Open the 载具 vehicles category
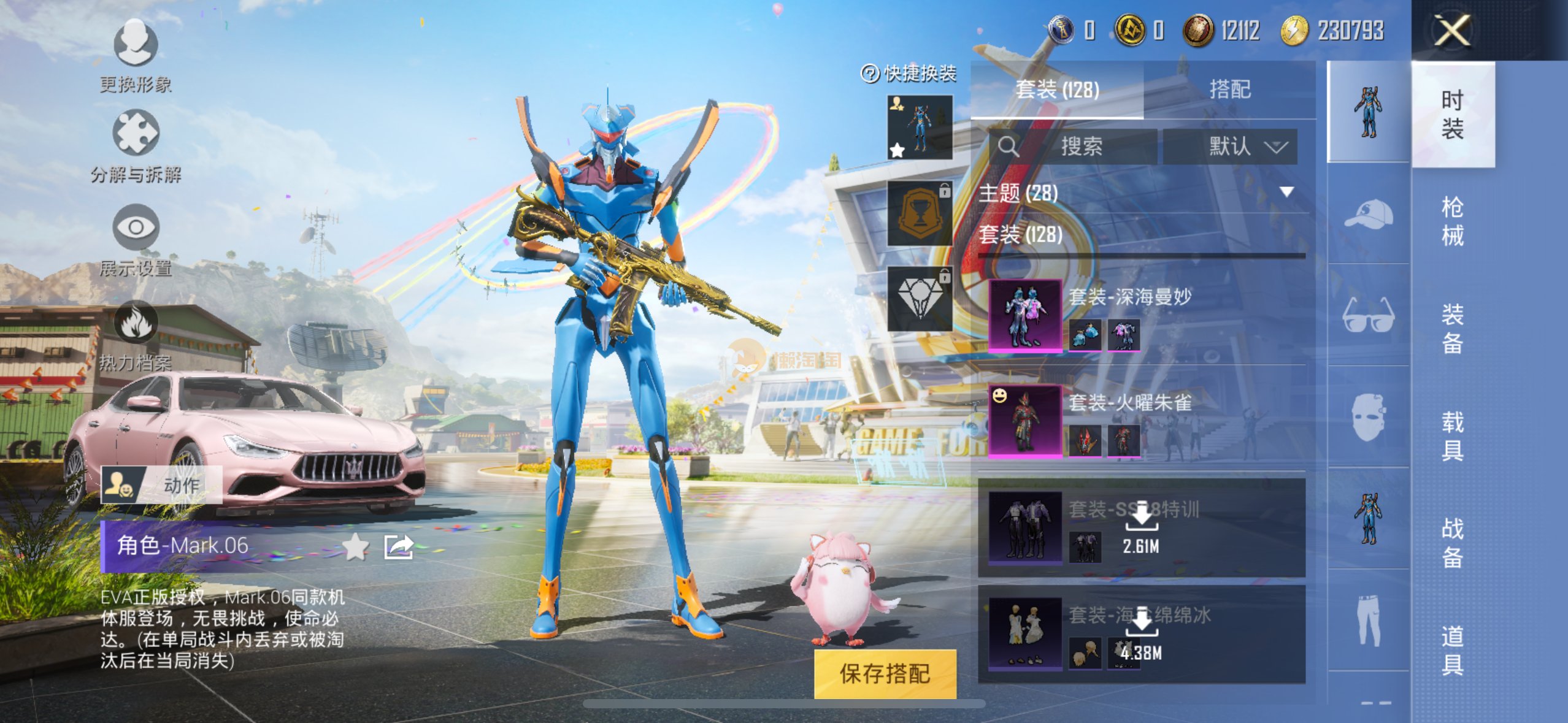Screen dimensions: 1568x723 pyautogui.click(x=1452, y=435)
